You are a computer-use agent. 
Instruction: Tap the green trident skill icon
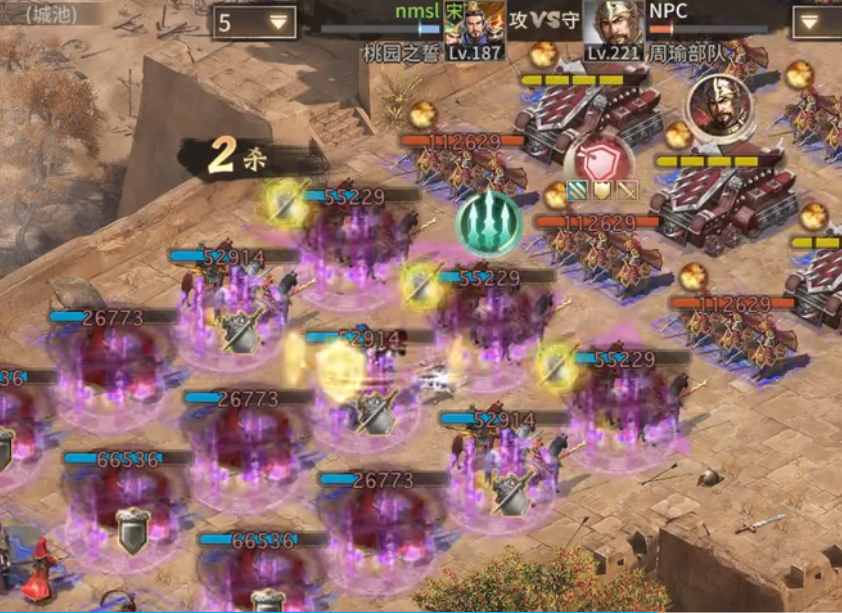coord(489,224)
